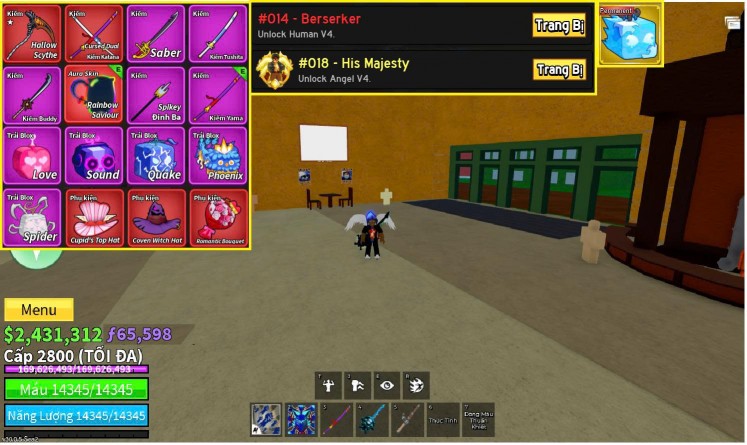Equip the Berserker title with Trang Bị
The width and height of the screenshot is (747, 445).
559,25
